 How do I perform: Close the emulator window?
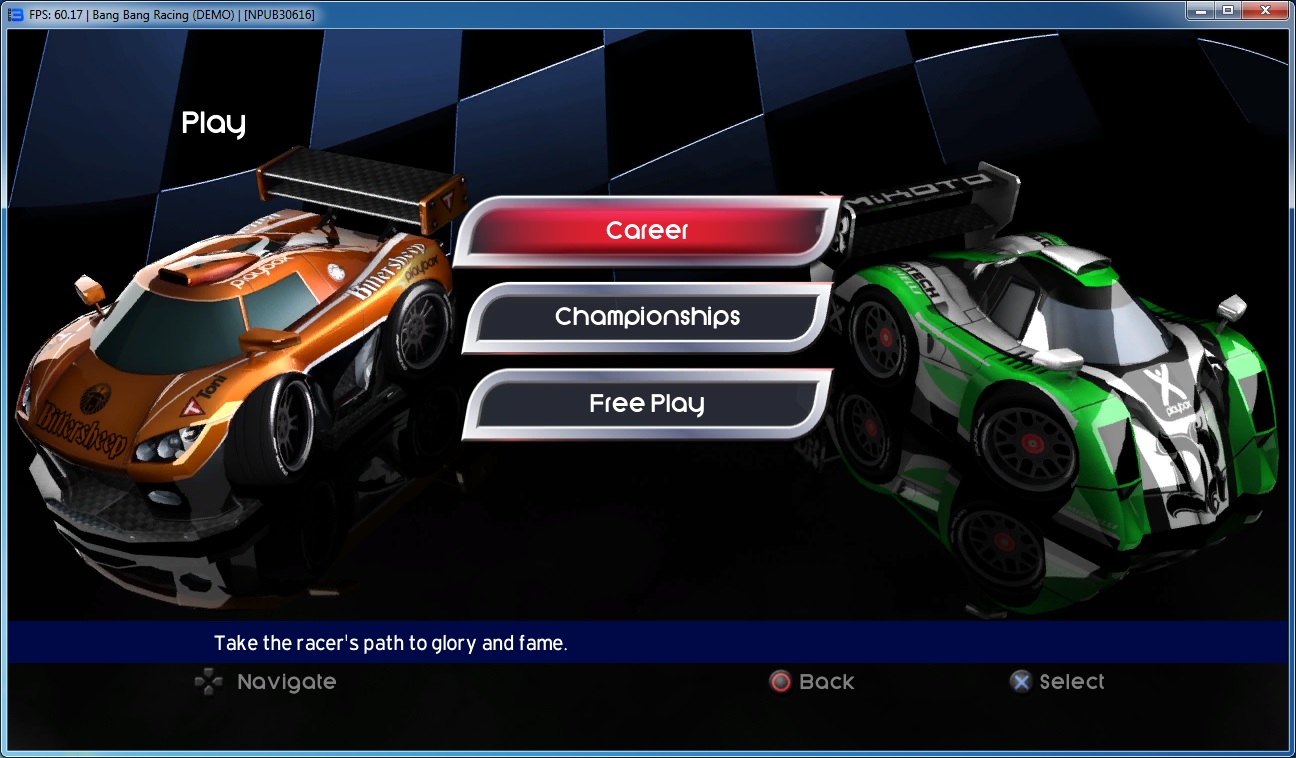1264,11
